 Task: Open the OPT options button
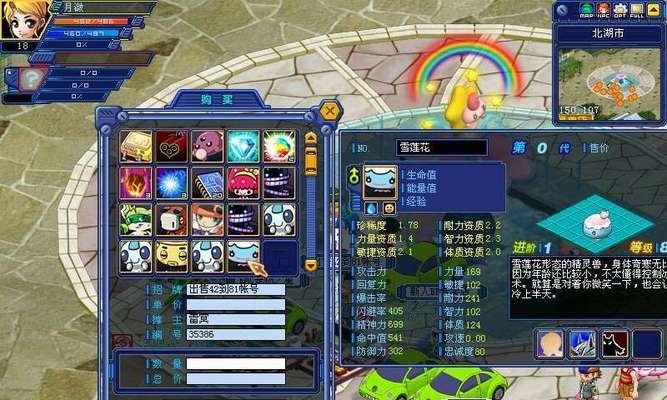point(621,13)
